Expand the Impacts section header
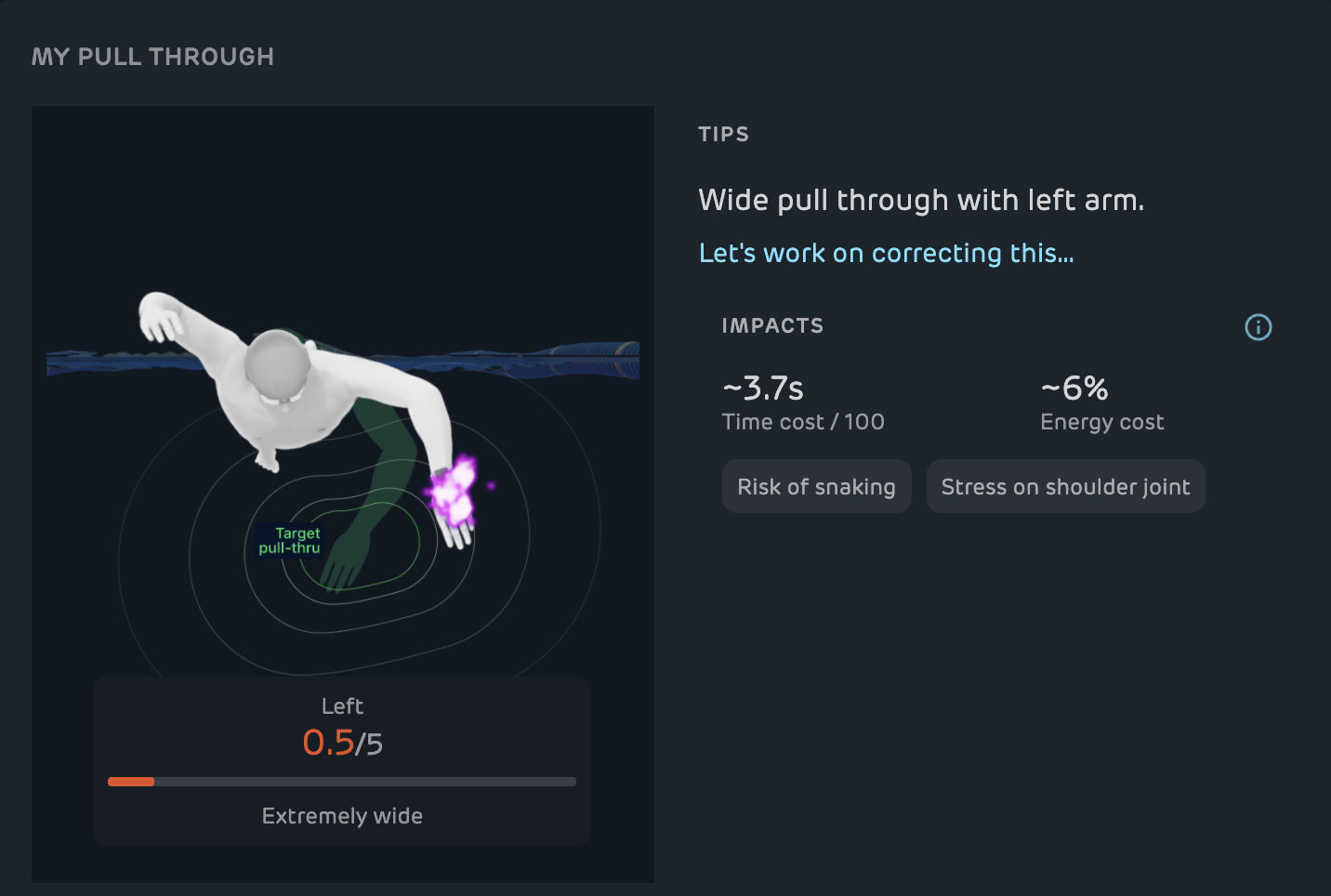The width and height of the screenshot is (1331, 896). click(x=772, y=325)
